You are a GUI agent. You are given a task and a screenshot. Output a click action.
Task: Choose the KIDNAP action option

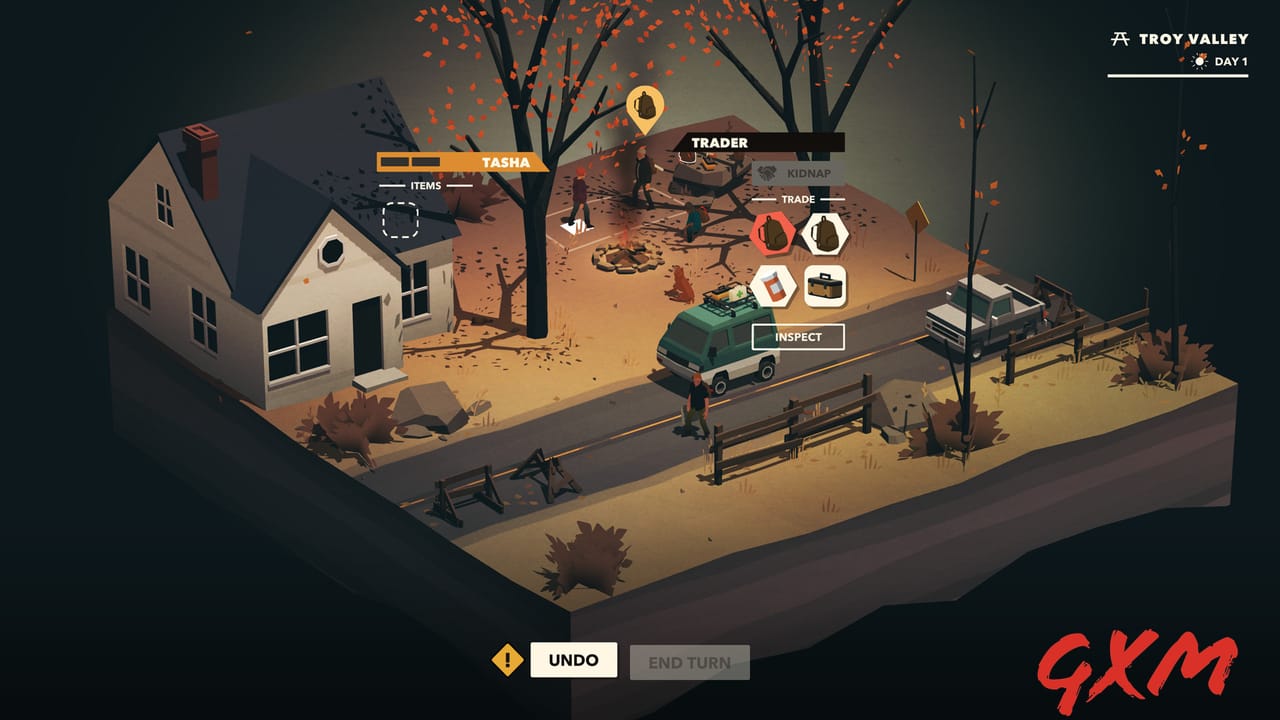pos(806,173)
